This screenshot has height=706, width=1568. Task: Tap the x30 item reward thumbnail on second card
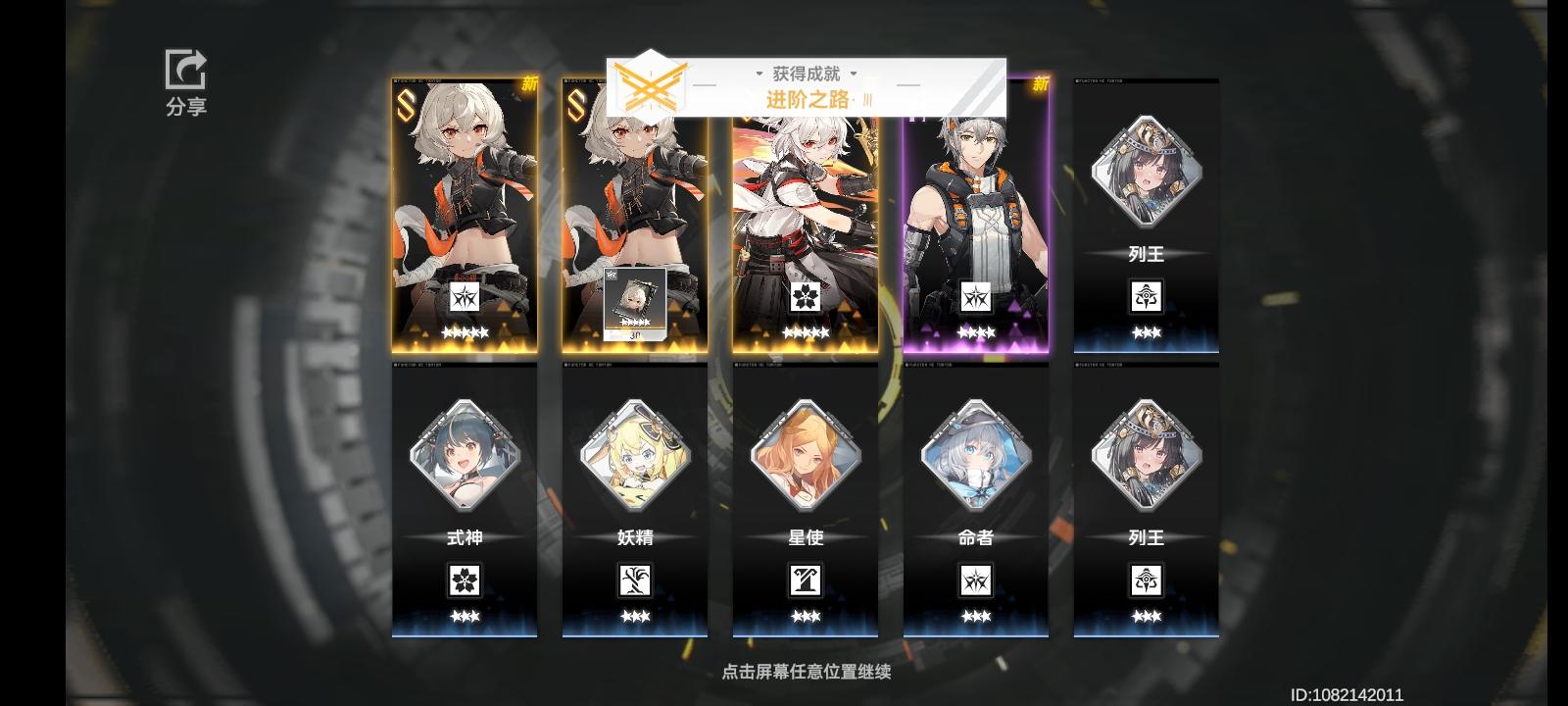tap(635, 302)
